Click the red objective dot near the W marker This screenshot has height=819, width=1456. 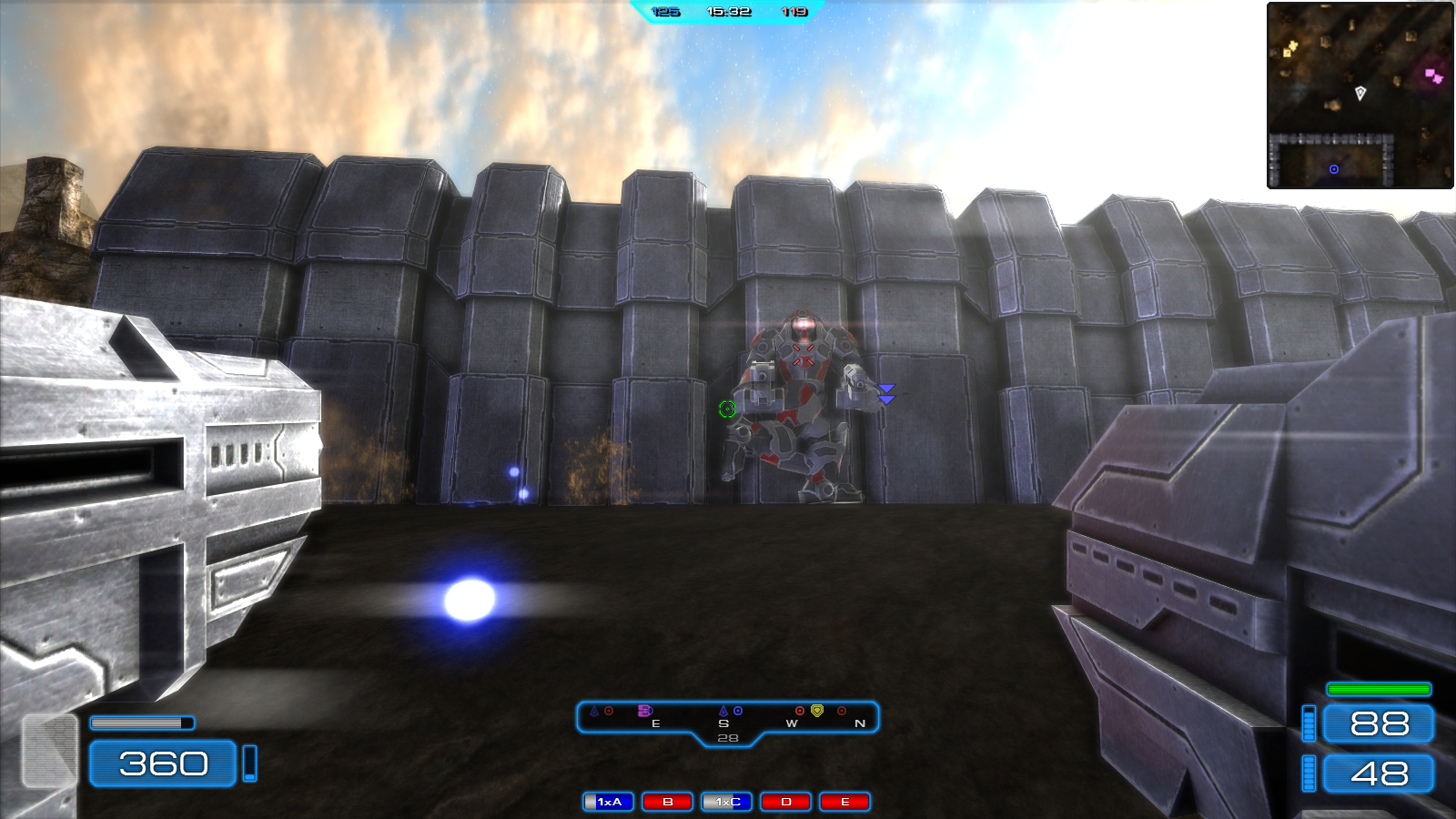(x=799, y=711)
